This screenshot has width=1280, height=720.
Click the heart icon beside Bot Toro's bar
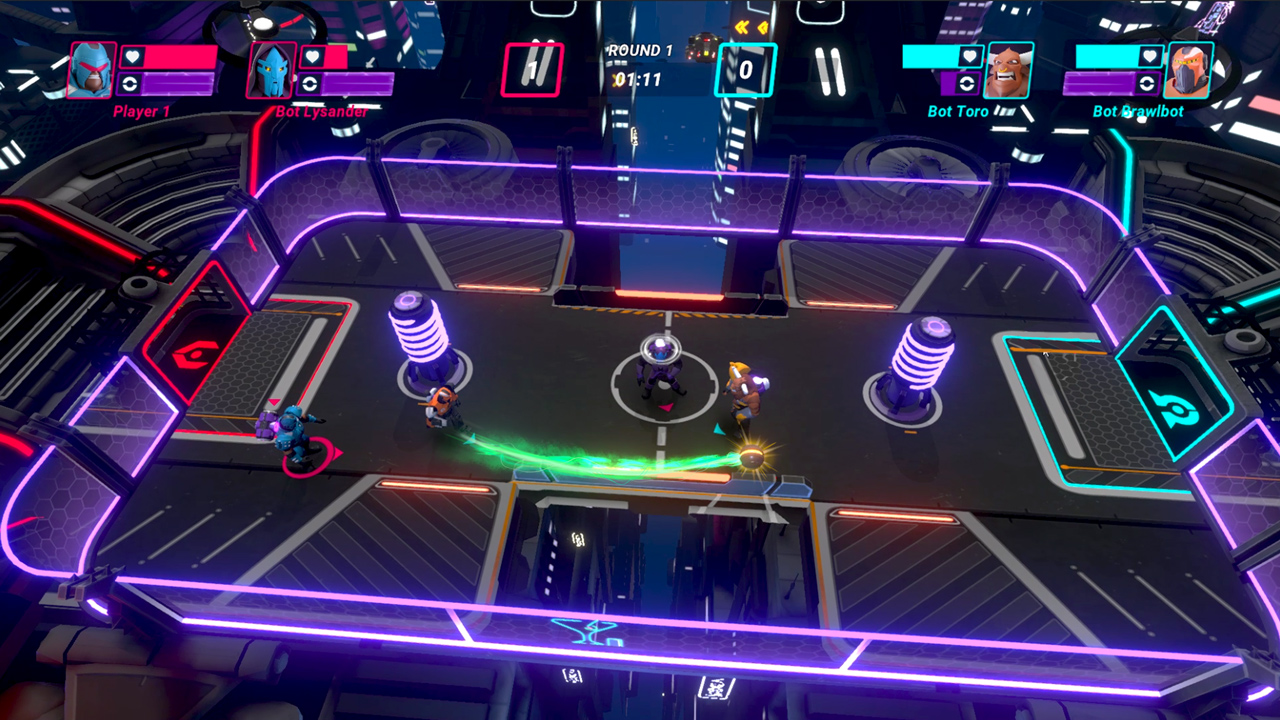pyautogui.click(x=970, y=56)
